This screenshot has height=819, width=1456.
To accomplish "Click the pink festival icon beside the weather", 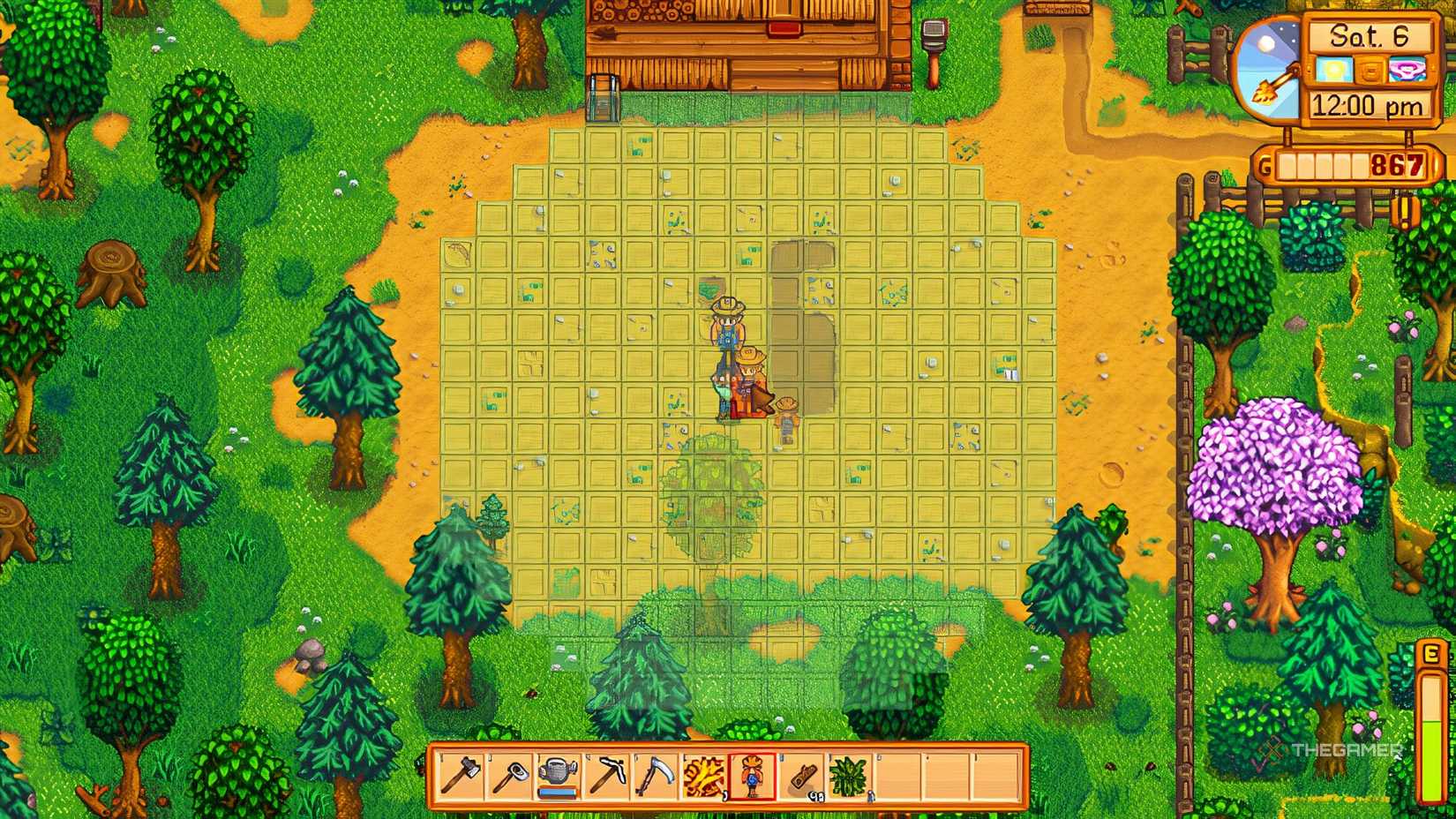I will point(1406,69).
